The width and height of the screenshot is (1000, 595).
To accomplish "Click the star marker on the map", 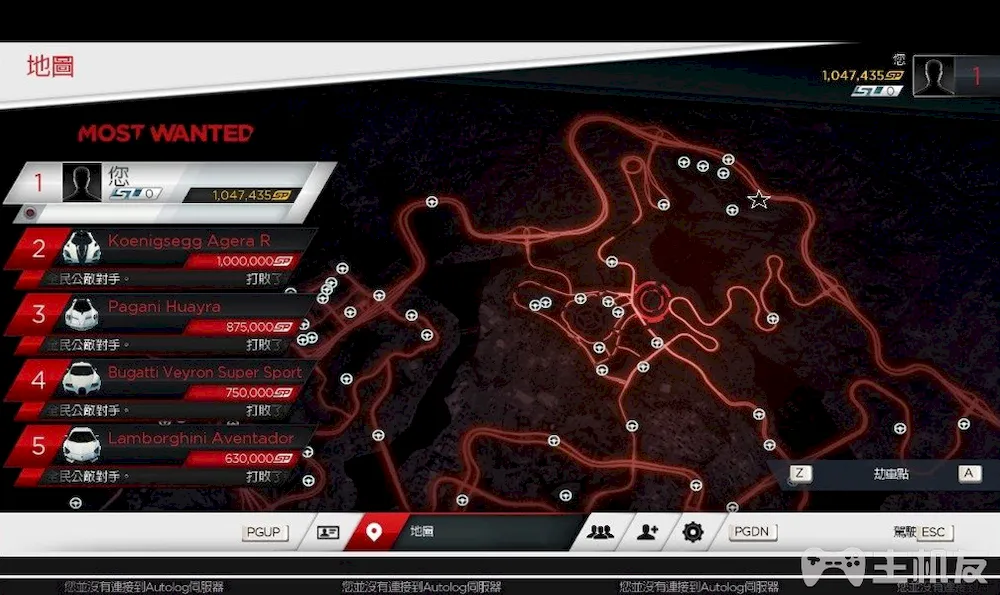I will [759, 200].
